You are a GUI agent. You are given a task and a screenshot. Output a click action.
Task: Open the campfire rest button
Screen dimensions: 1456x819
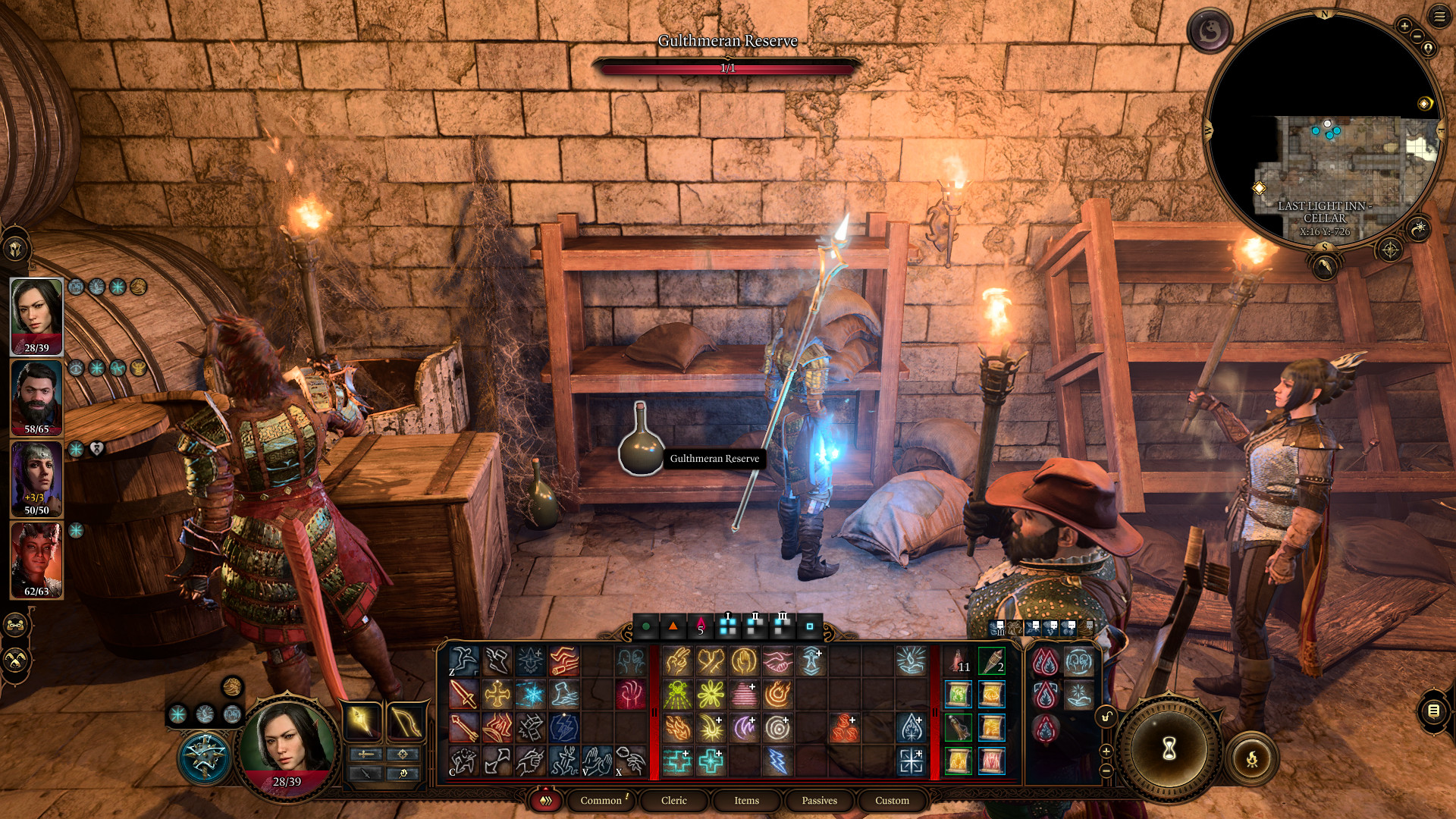[1252, 758]
